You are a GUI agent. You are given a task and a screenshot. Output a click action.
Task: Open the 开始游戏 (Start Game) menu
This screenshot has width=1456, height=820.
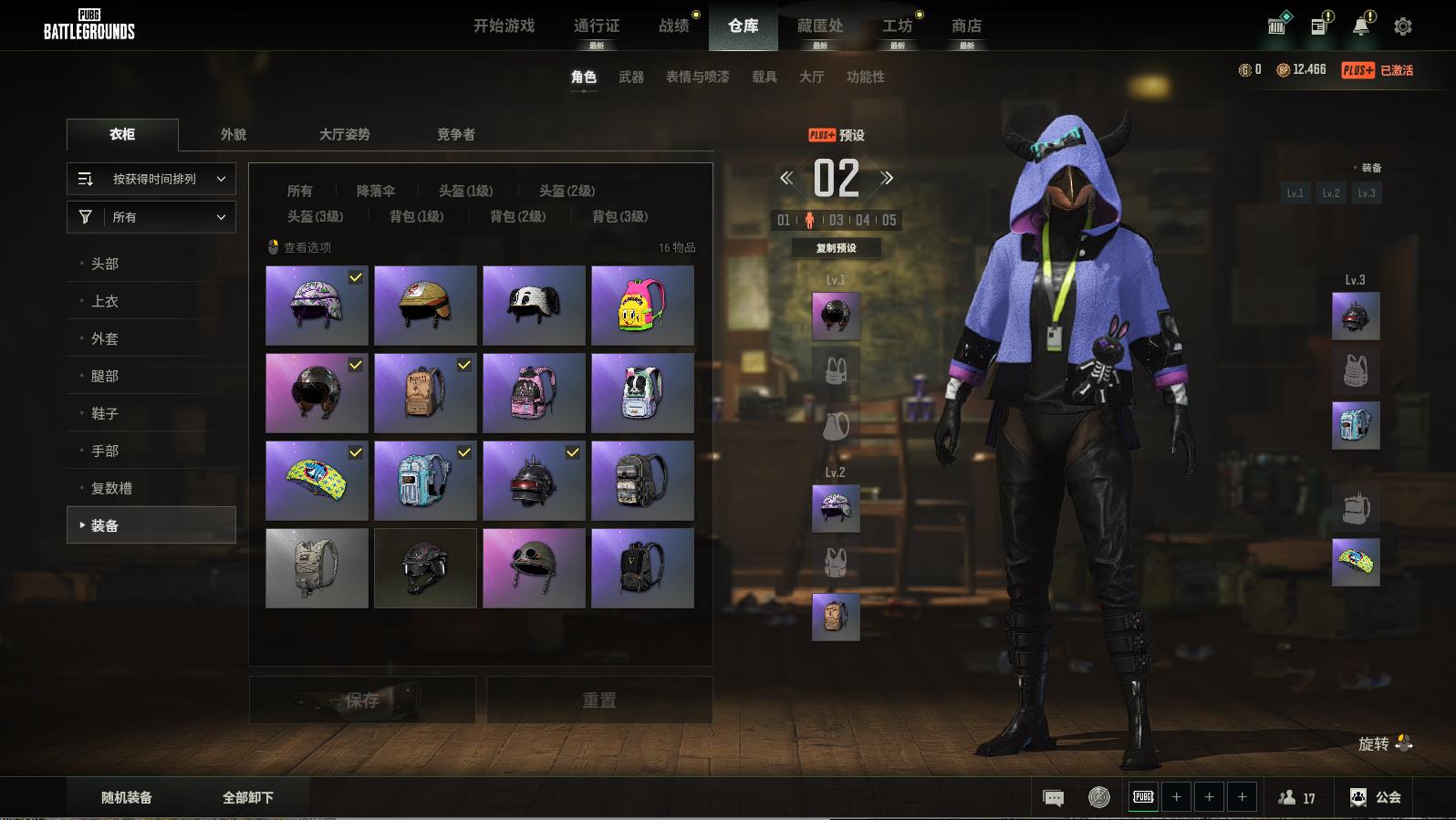[504, 26]
